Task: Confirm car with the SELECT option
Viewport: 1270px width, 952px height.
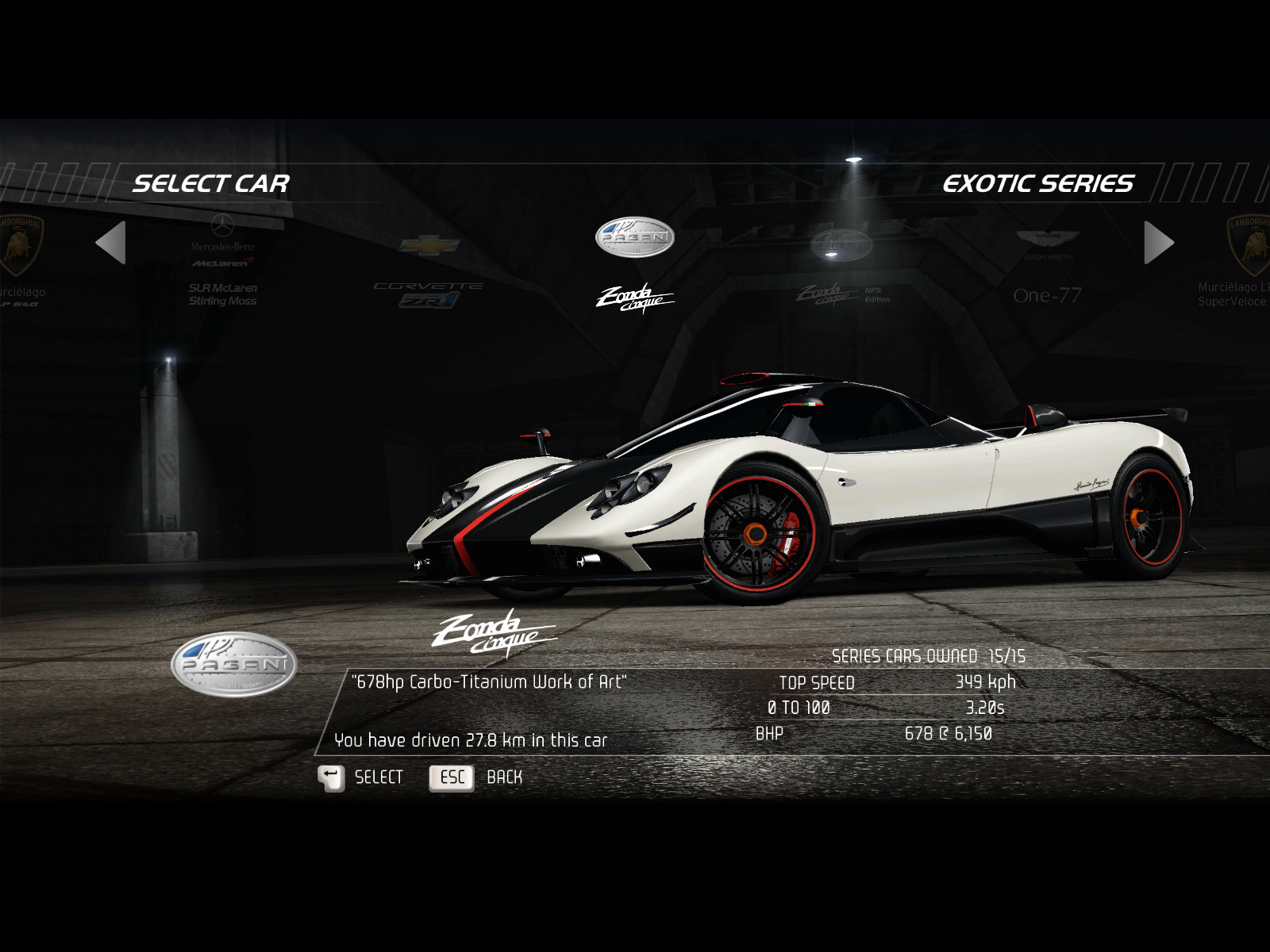Action: [x=361, y=777]
